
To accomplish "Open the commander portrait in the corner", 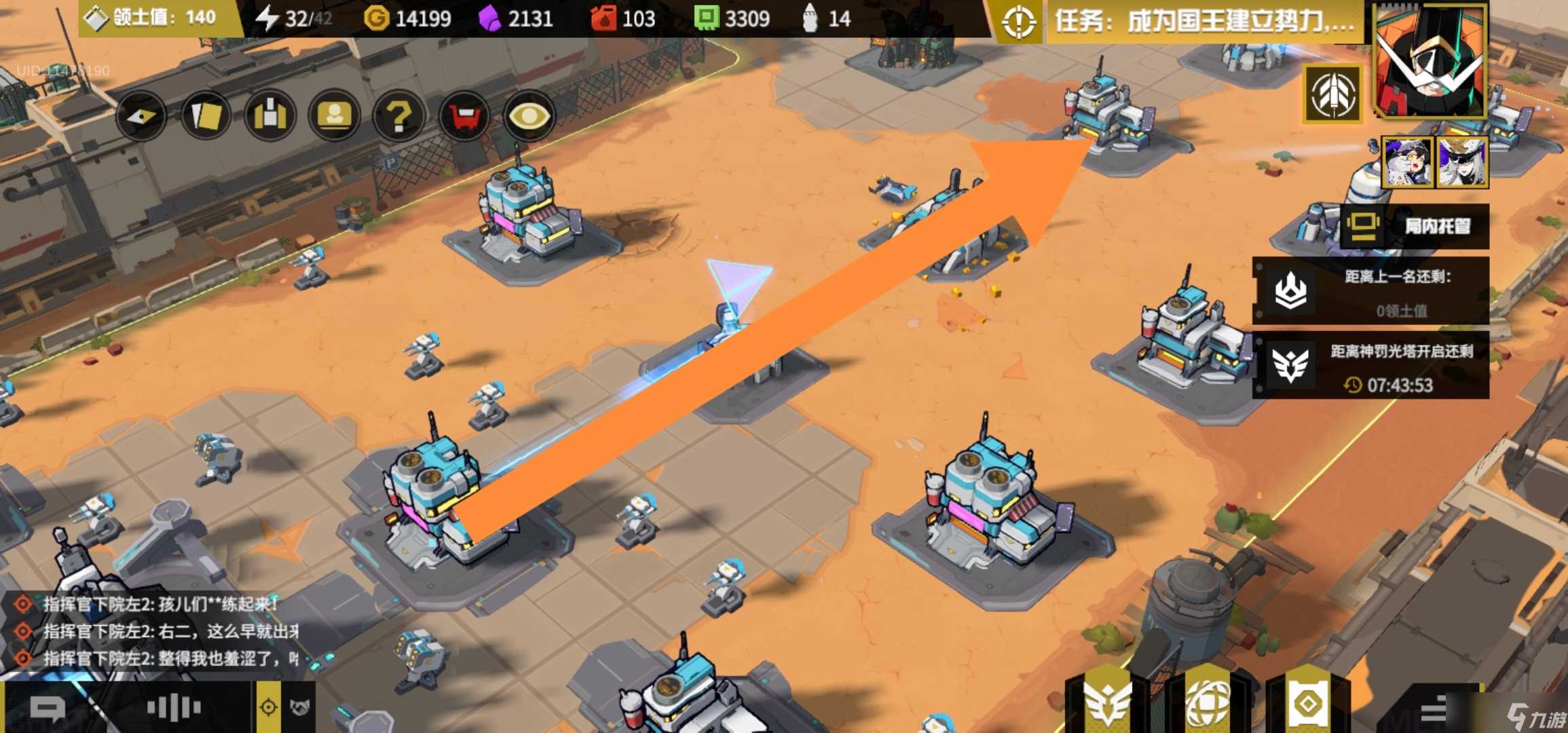I will point(1429,61).
